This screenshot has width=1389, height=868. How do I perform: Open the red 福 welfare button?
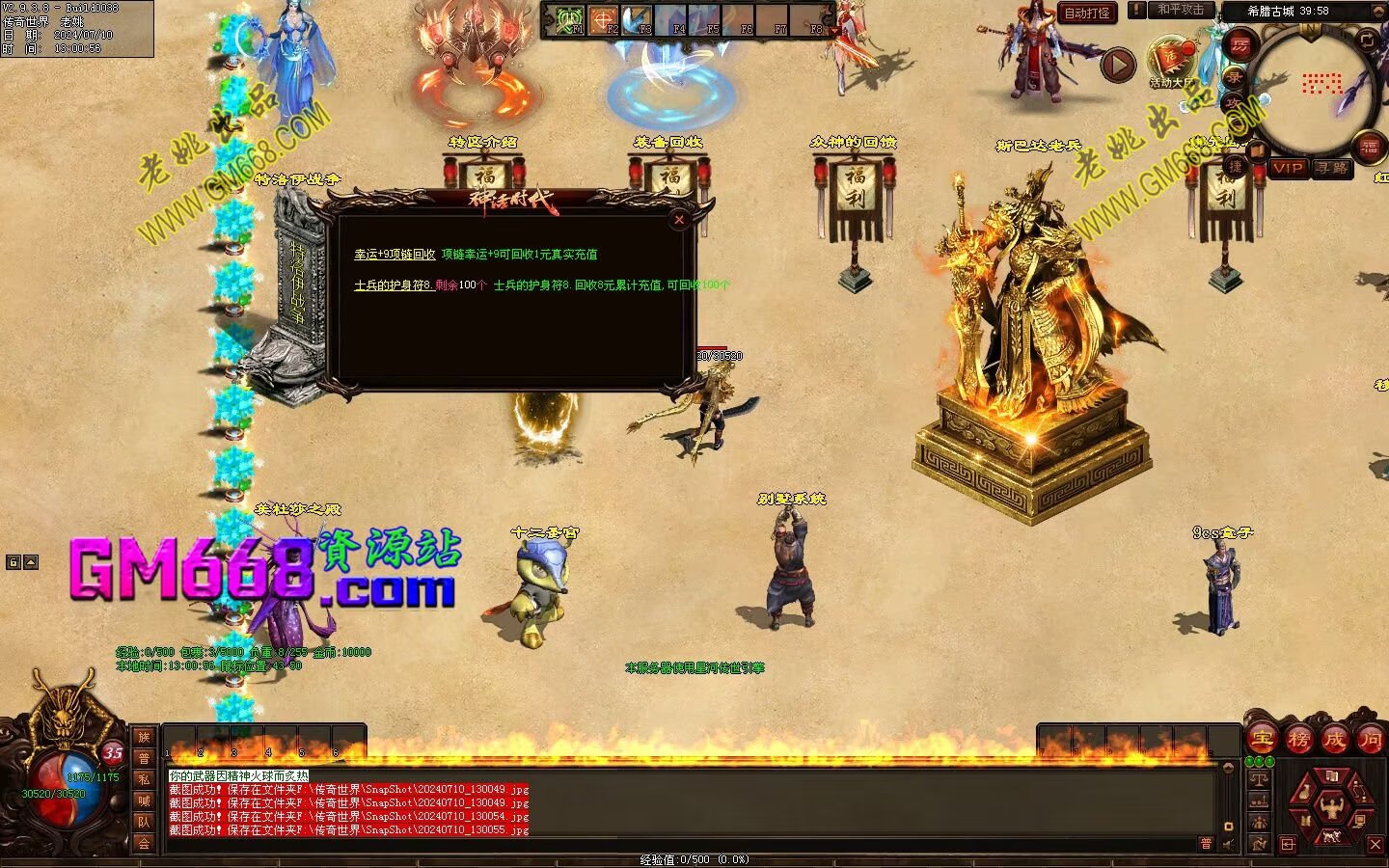coord(1369,147)
